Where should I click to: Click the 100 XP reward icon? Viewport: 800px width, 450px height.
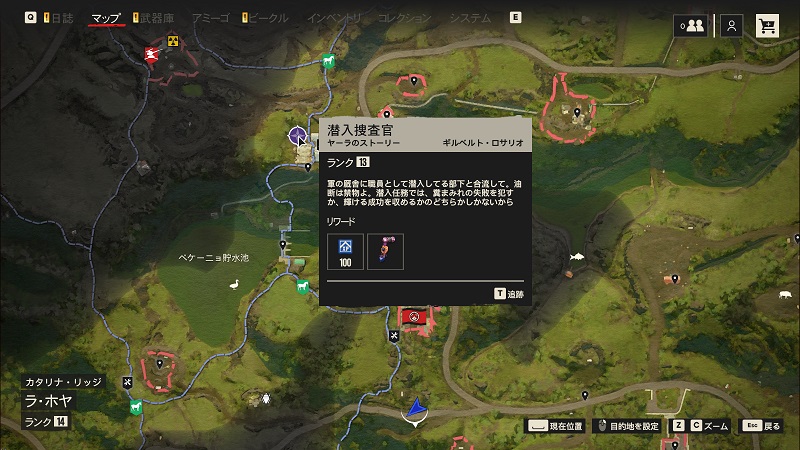coord(345,250)
